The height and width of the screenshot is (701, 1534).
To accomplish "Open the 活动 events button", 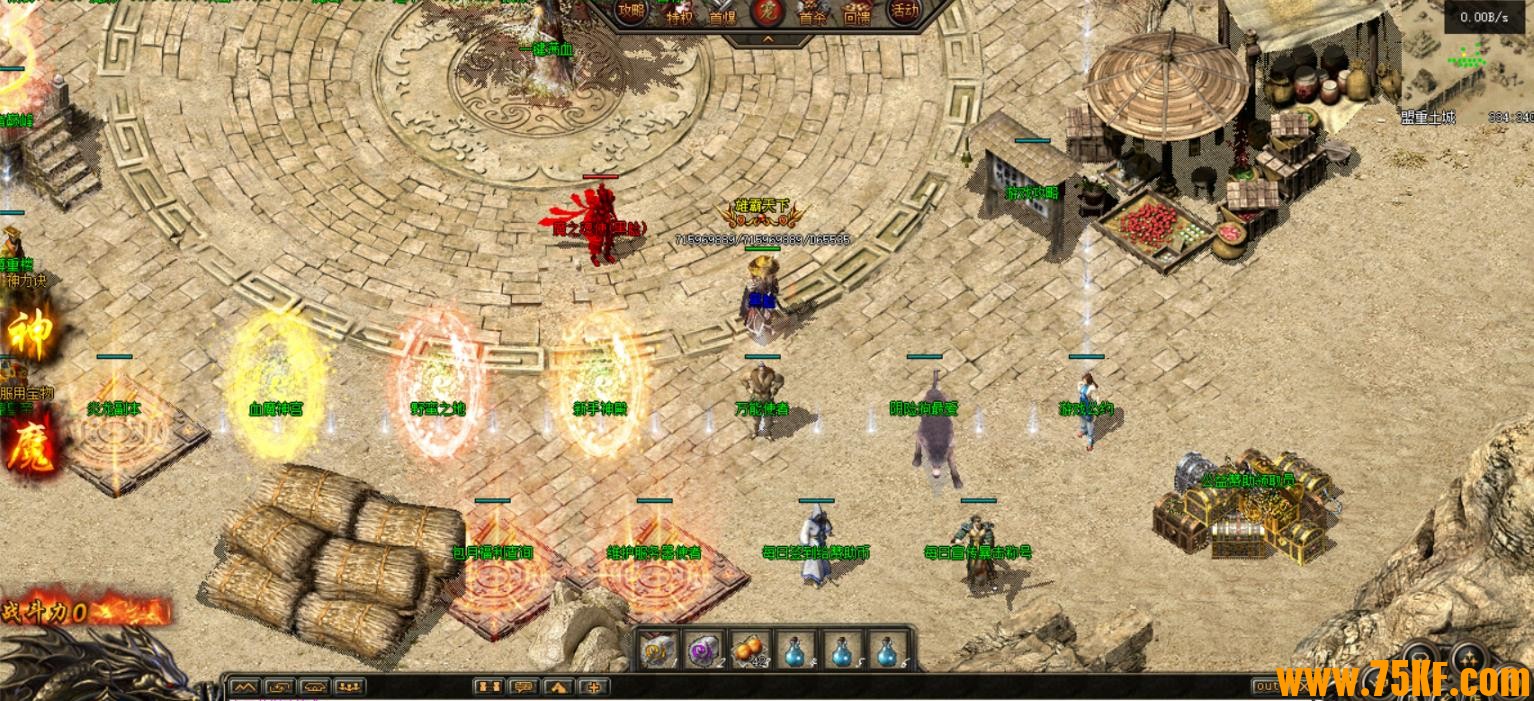I will pos(904,12).
